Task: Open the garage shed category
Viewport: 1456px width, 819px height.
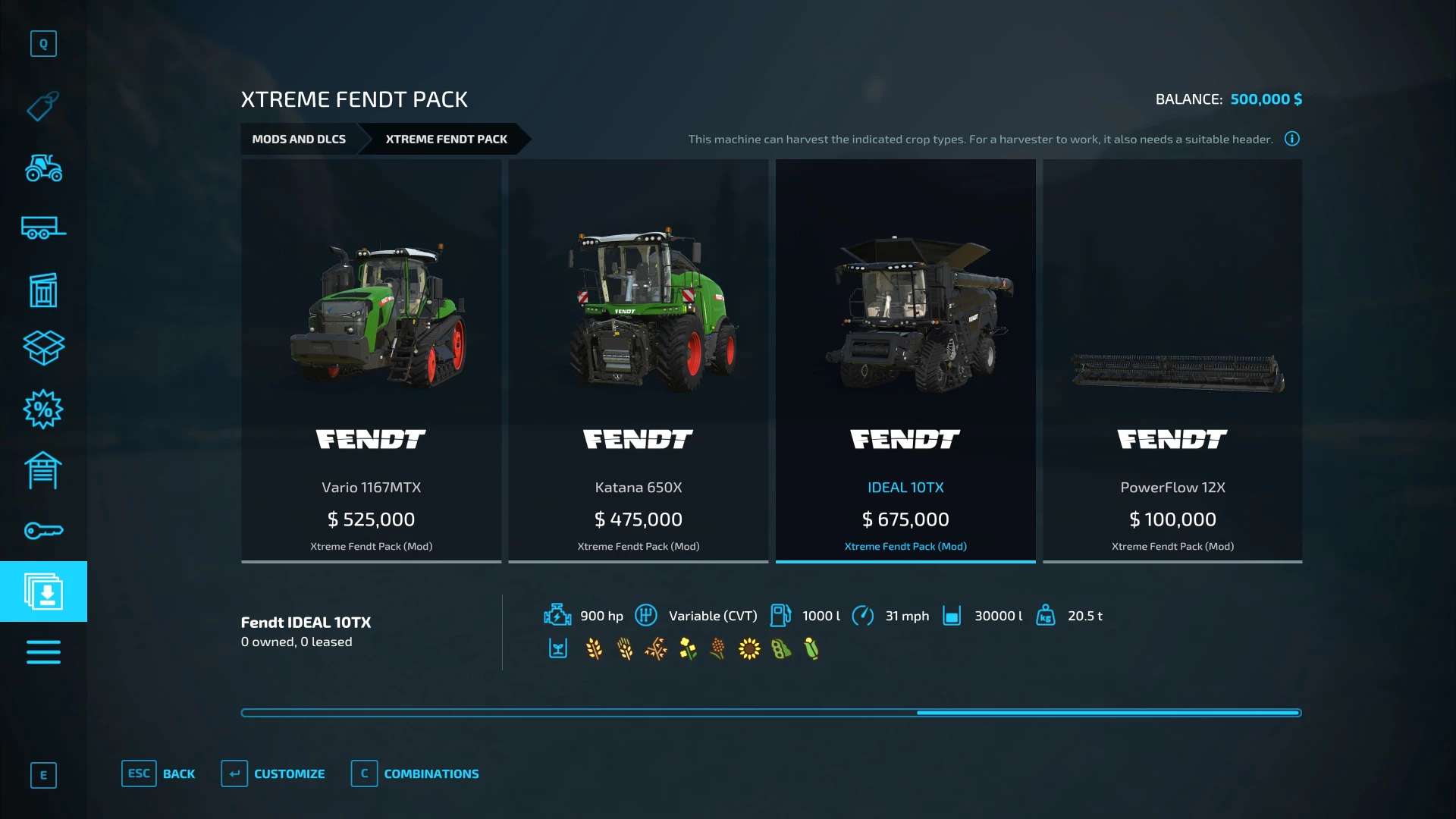Action: coord(43,470)
